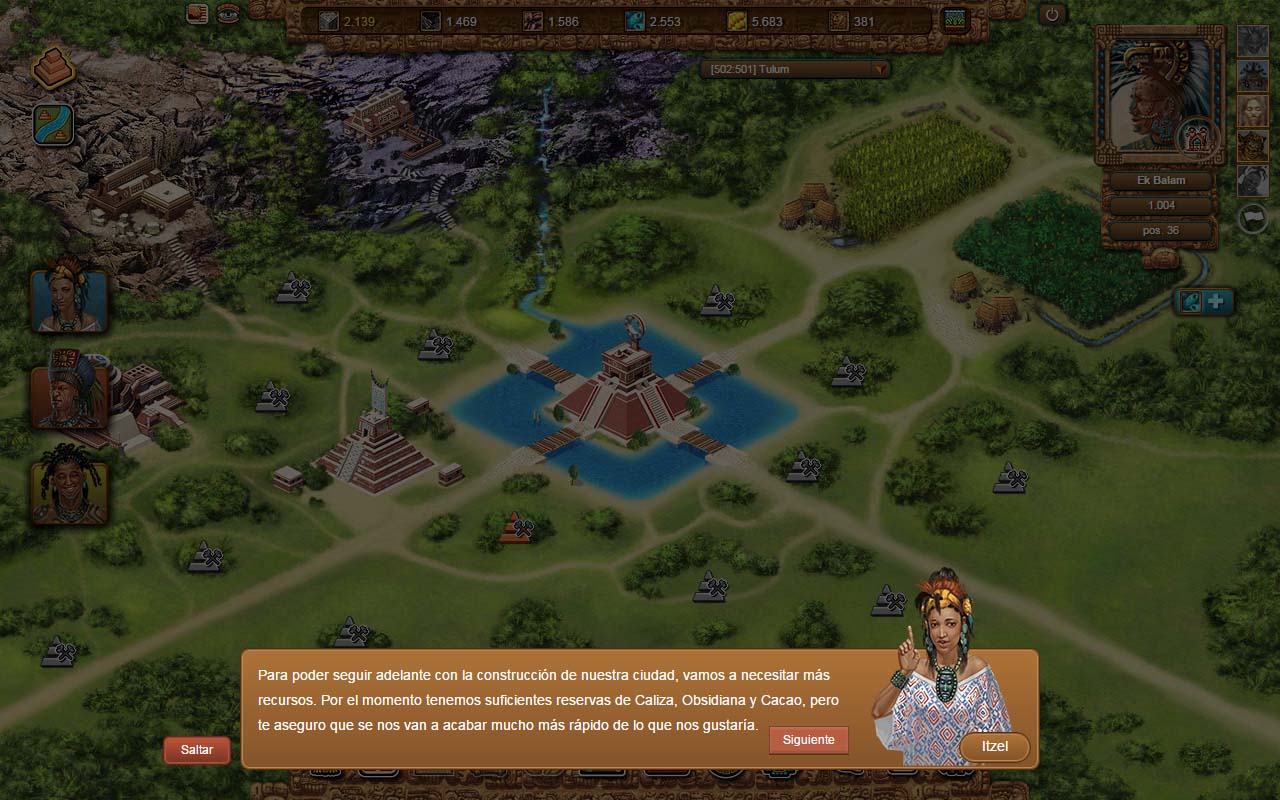1280x800 pixels.
Task: Click the temple badge on player portrait
Action: coord(1196,137)
